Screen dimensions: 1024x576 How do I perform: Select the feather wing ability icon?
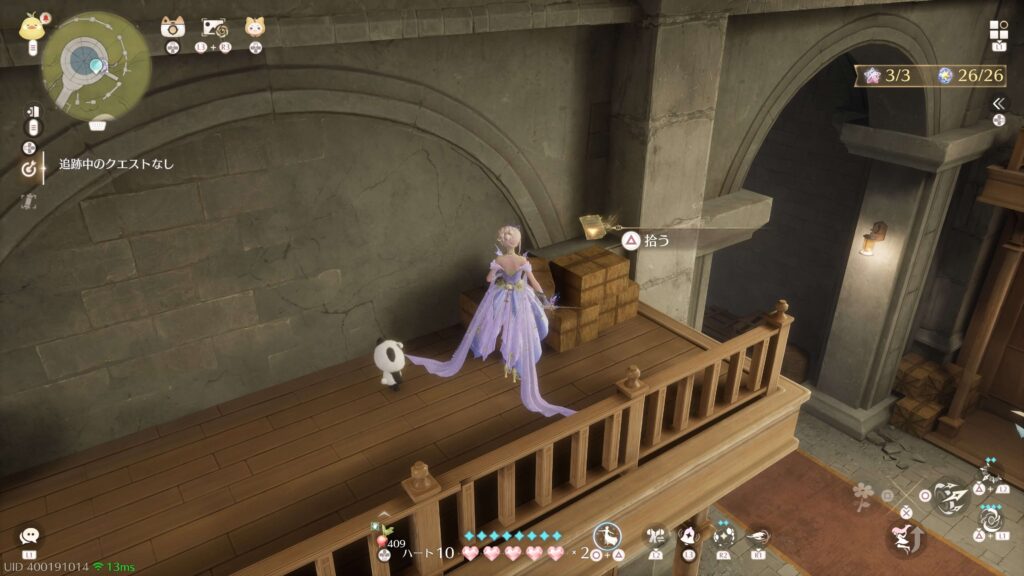[x=757, y=537]
